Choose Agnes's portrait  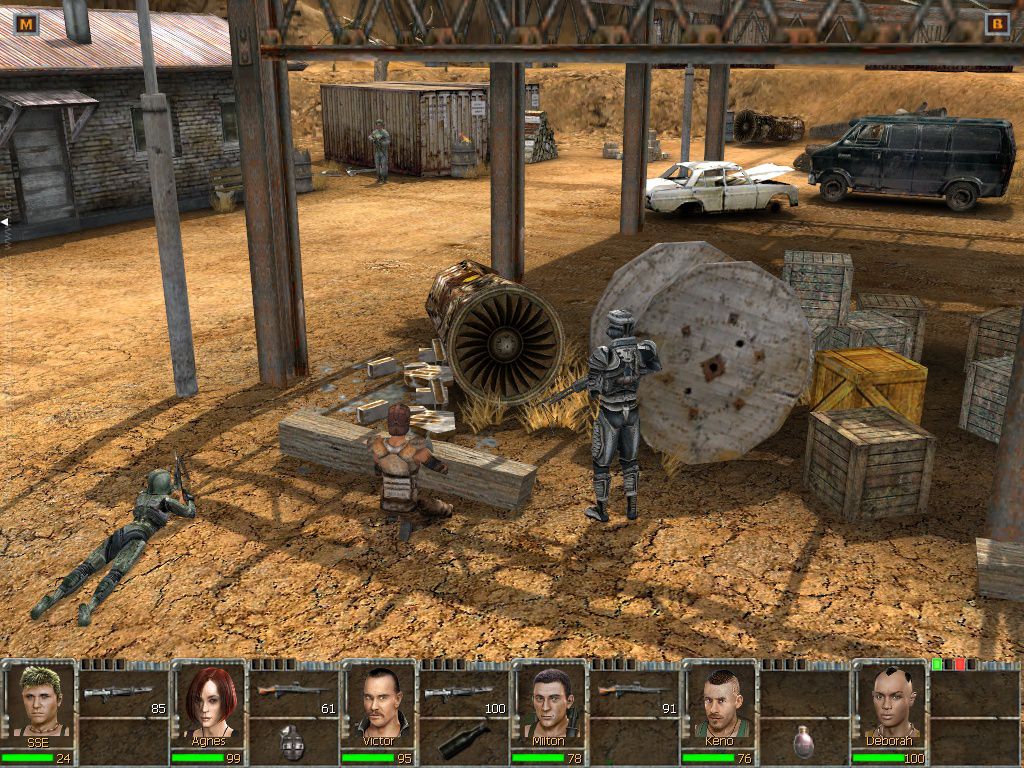coord(210,701)
